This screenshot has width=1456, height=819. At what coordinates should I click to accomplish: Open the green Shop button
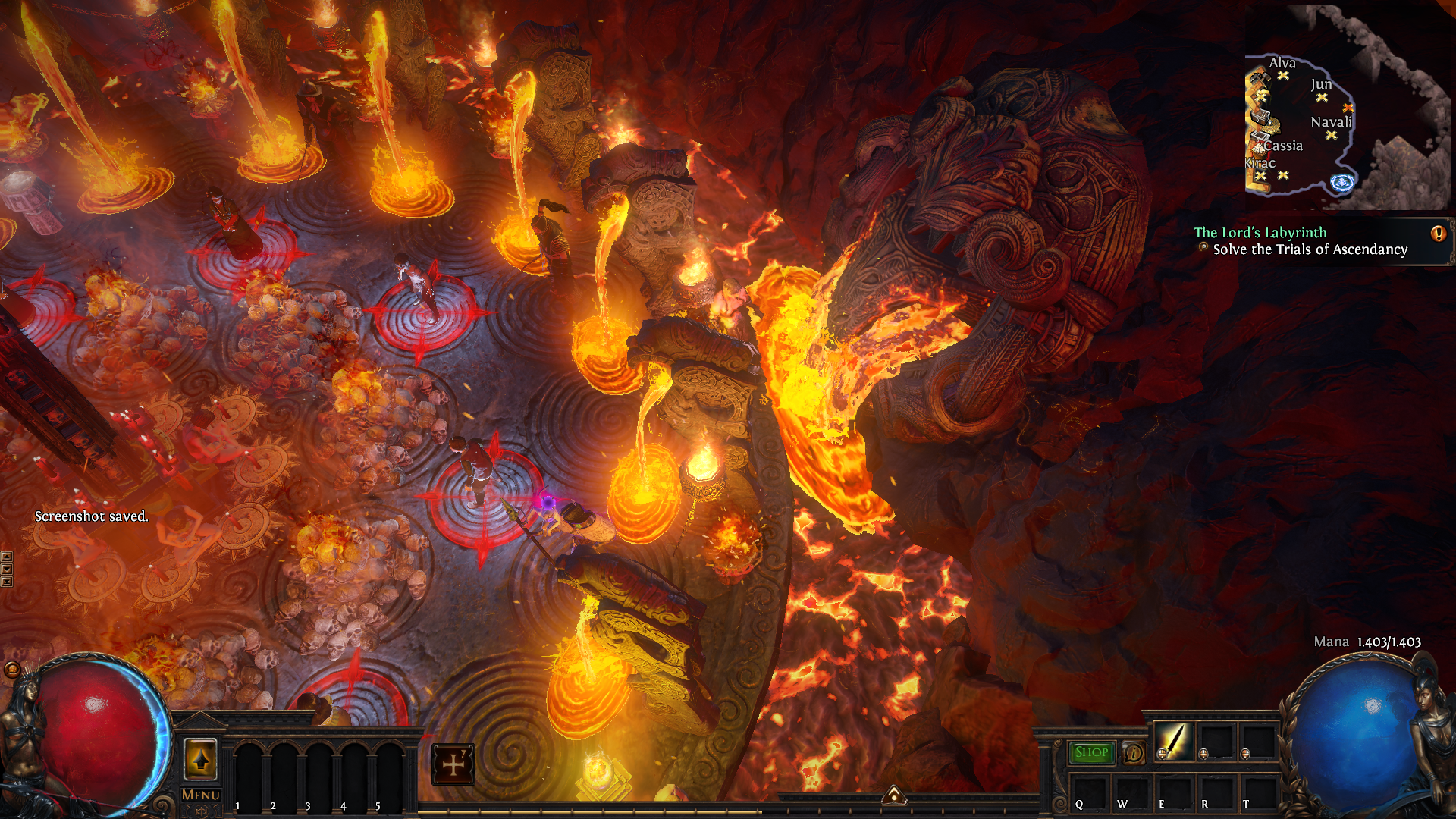1091,752
